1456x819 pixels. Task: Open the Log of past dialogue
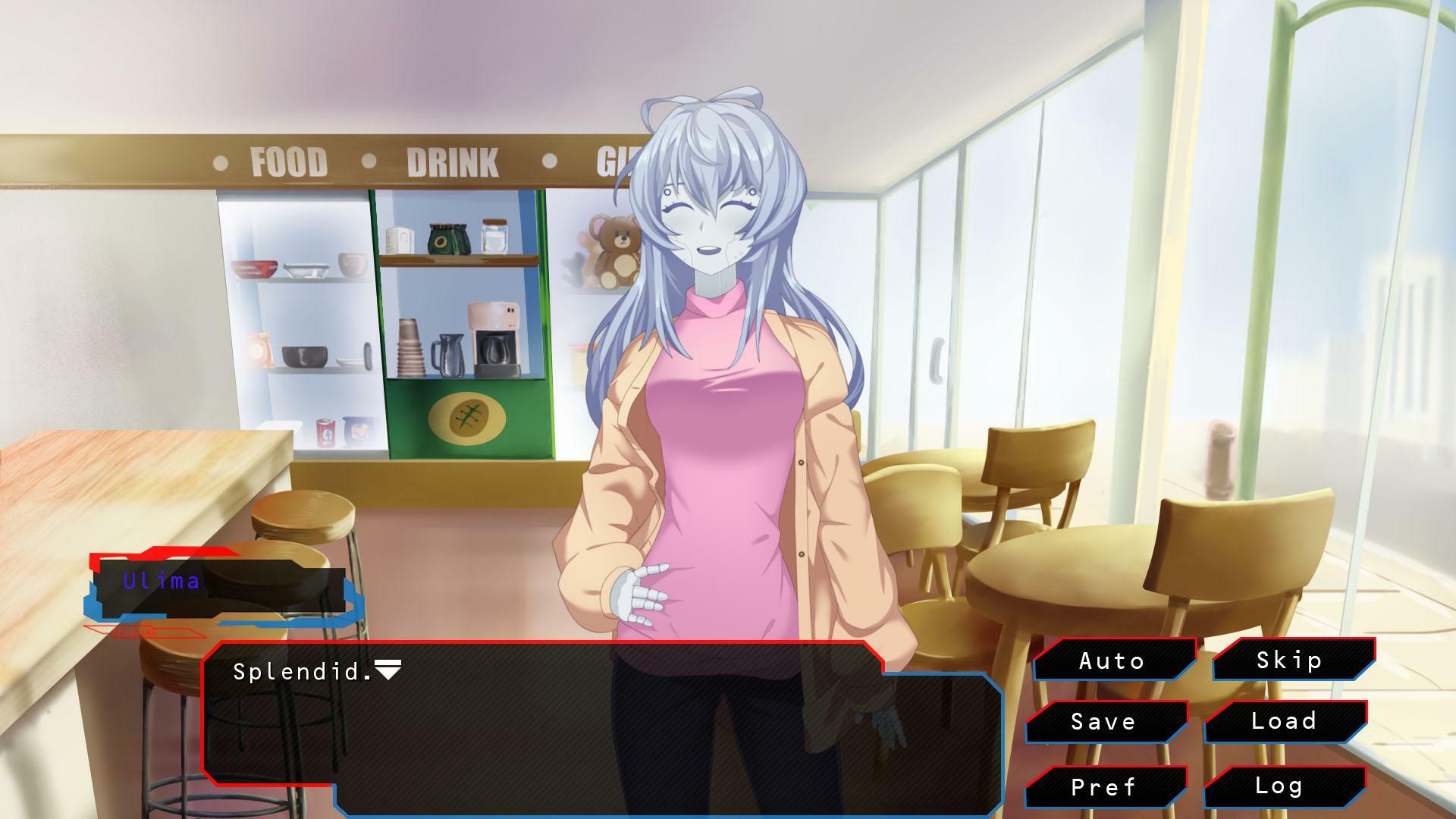(x=1282, y=787)
